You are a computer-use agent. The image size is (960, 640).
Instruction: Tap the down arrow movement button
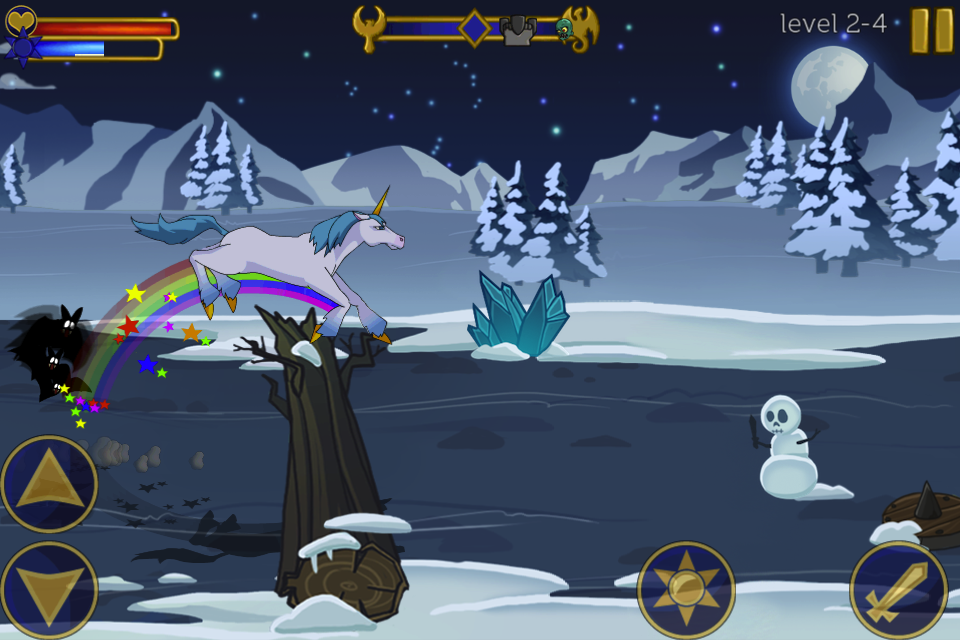tap(49, 590)
